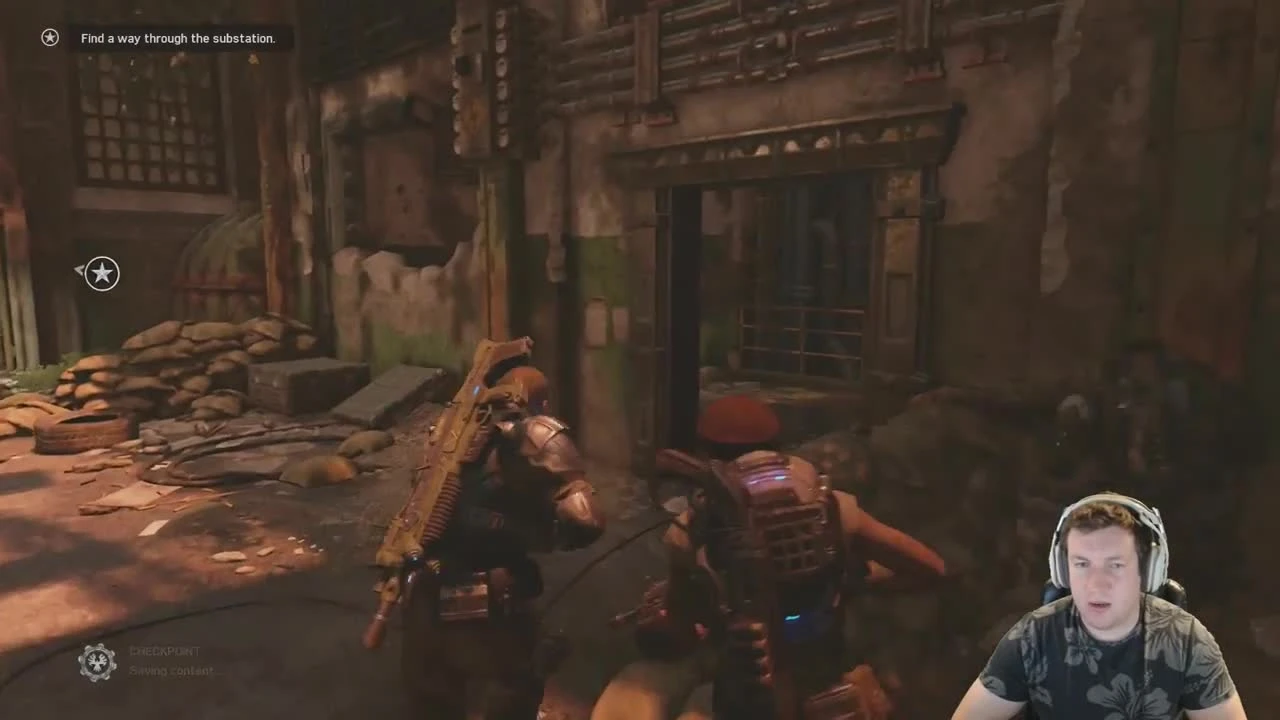1280x720 pixels.
Task: Click the gear-shaped saving spinner icon
Action: (96, 660)
